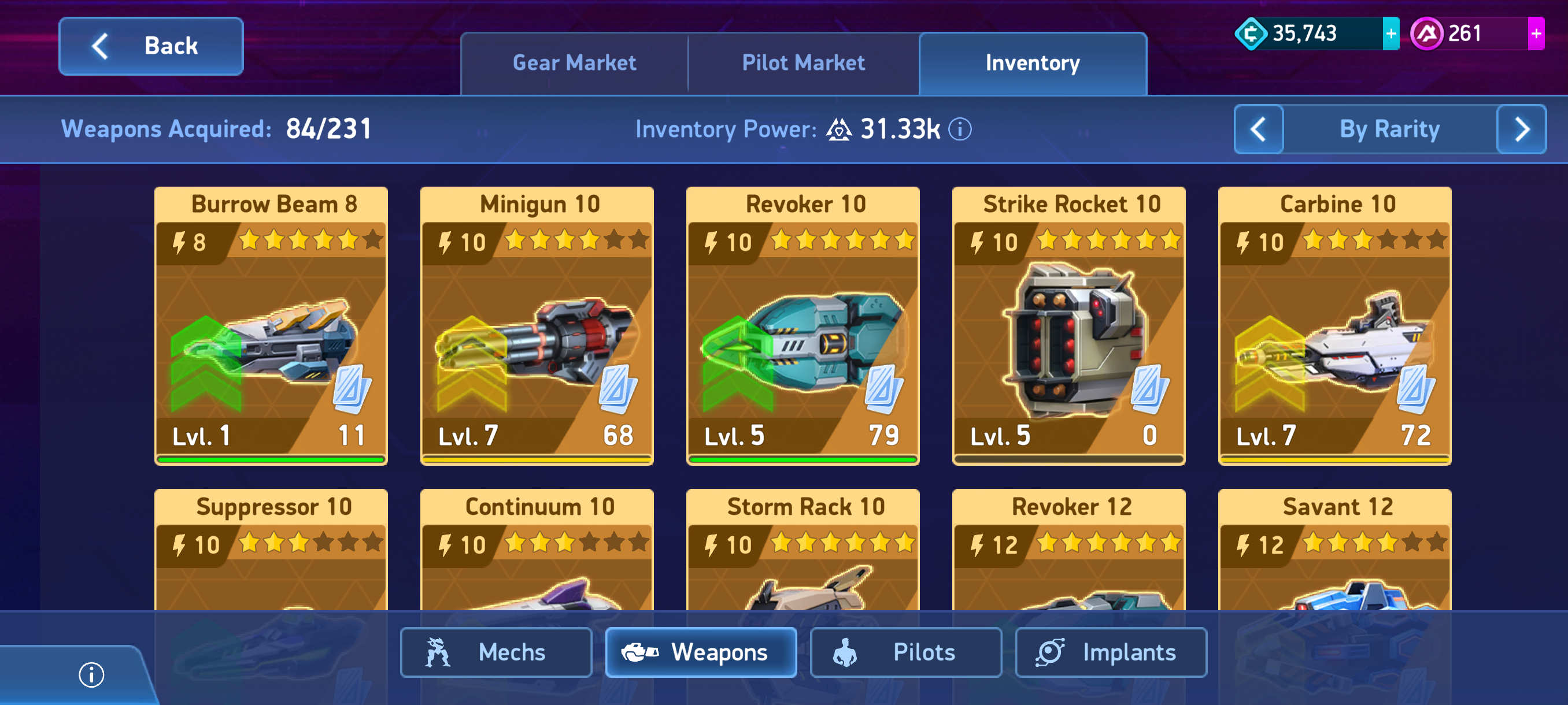Switch to the Gear Market tab

coord(574,63)
